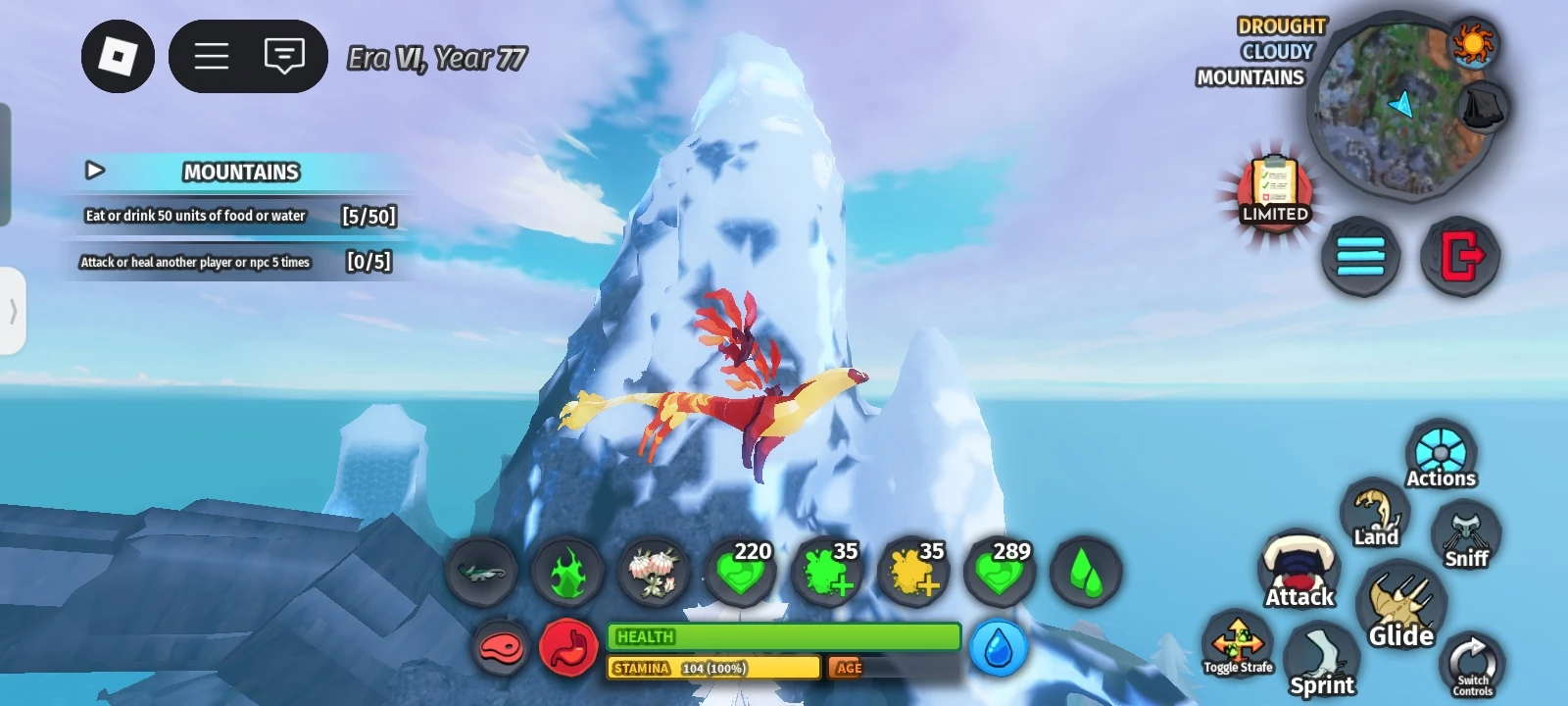Collapse the Mountains quest panel via its arrow
The height and width of the screenshot is (706, 1568).
95,171
